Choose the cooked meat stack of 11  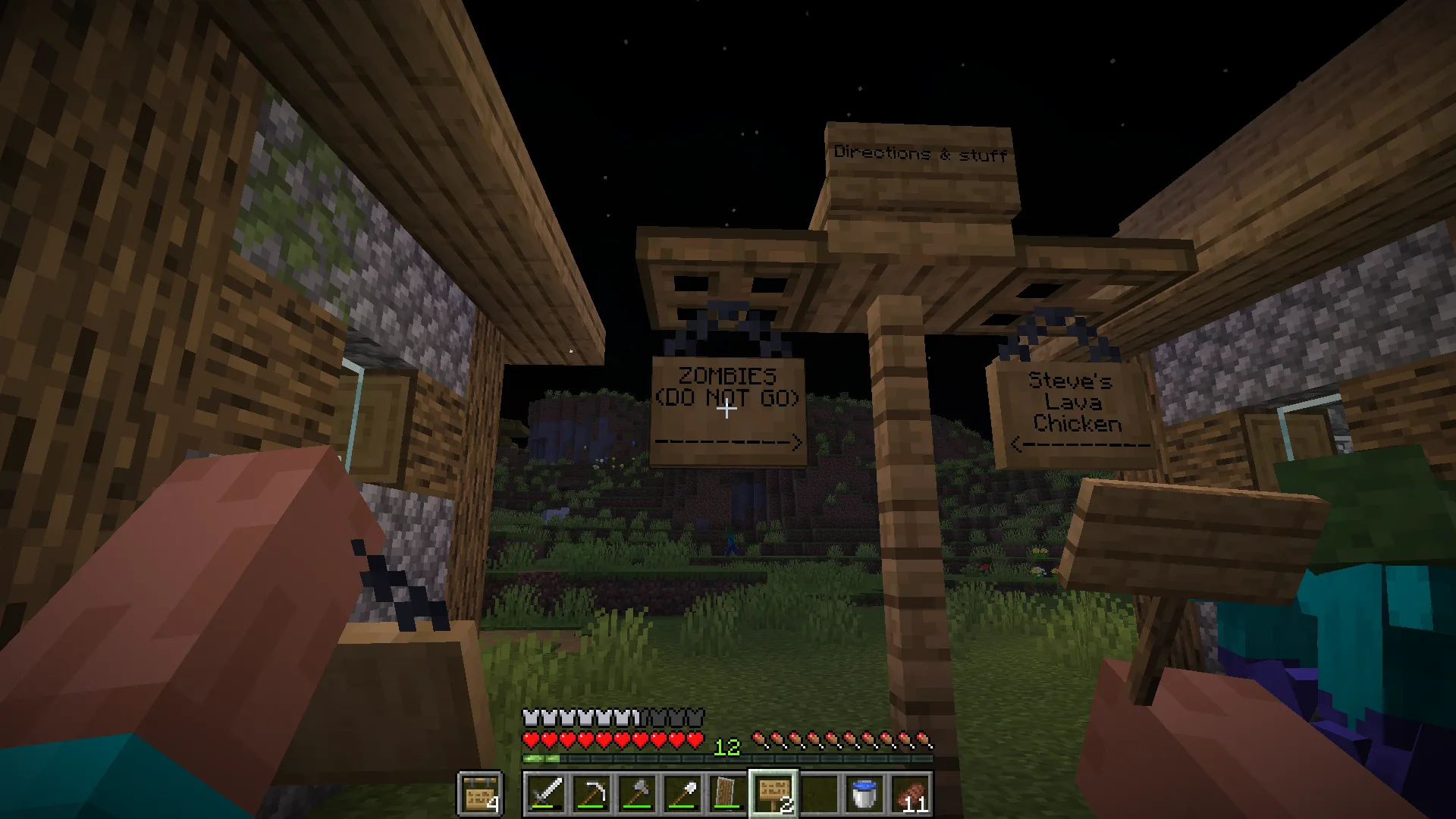click(x=910, y=794)
